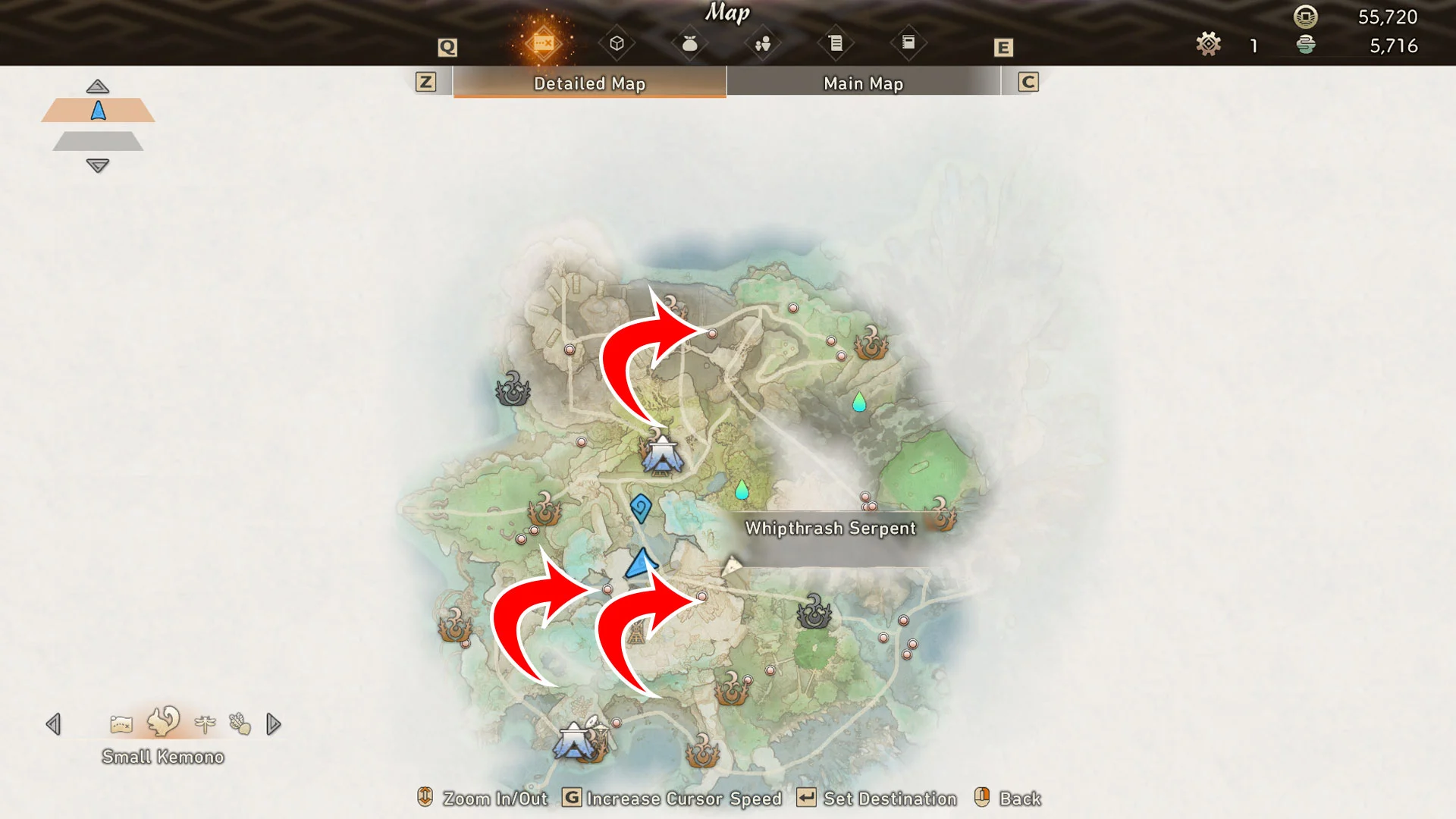Open the pouch bag menu
Viewport: 1456px width, 819px height.
(x=689, y=43)
